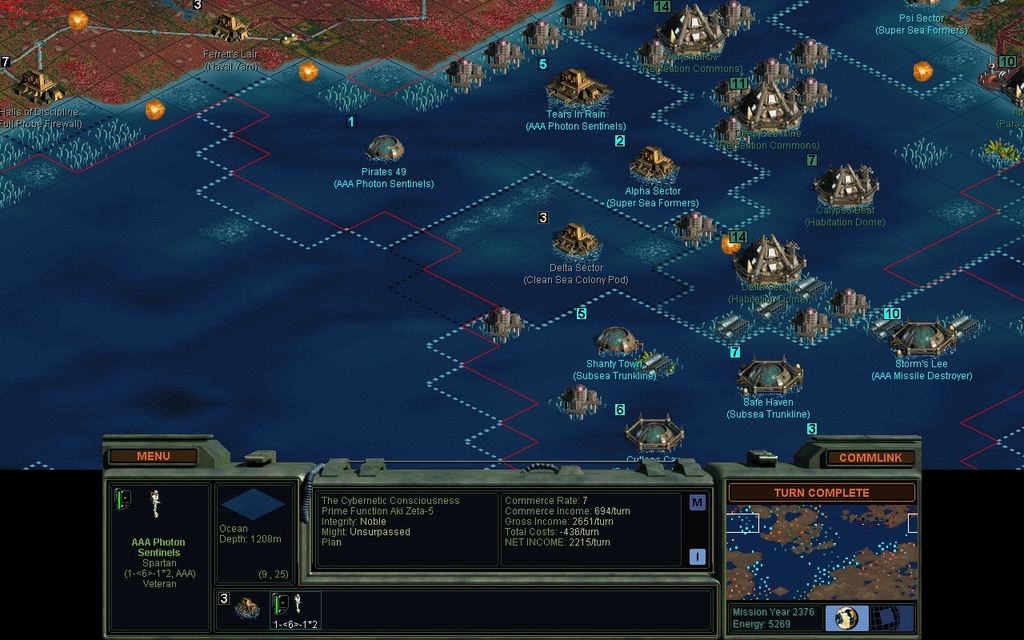
Task: Click the TURN COMPLETE button
Action: 820,493
